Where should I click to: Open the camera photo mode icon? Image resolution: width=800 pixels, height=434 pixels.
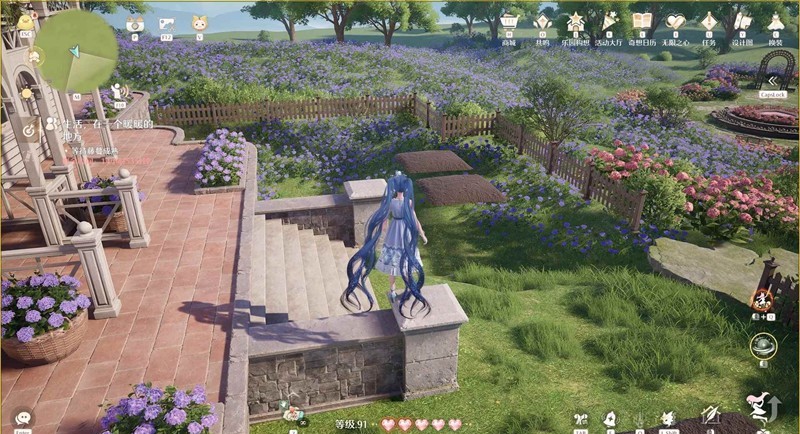(x=135, y=23)
